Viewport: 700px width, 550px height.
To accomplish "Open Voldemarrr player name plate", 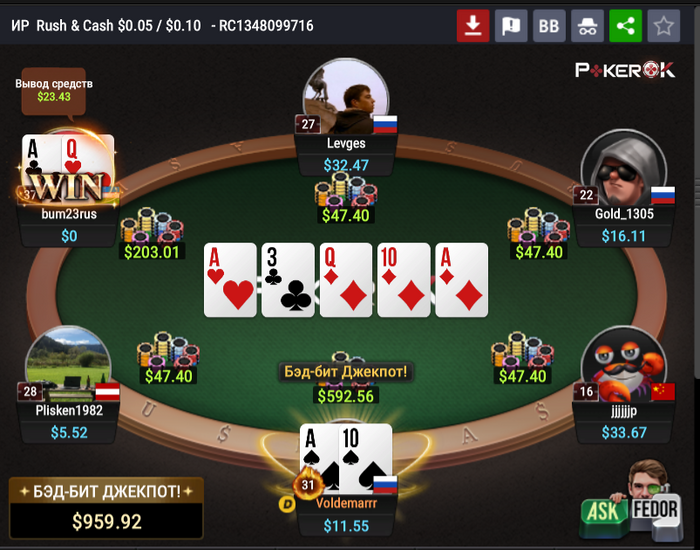I will click(346, 504).
